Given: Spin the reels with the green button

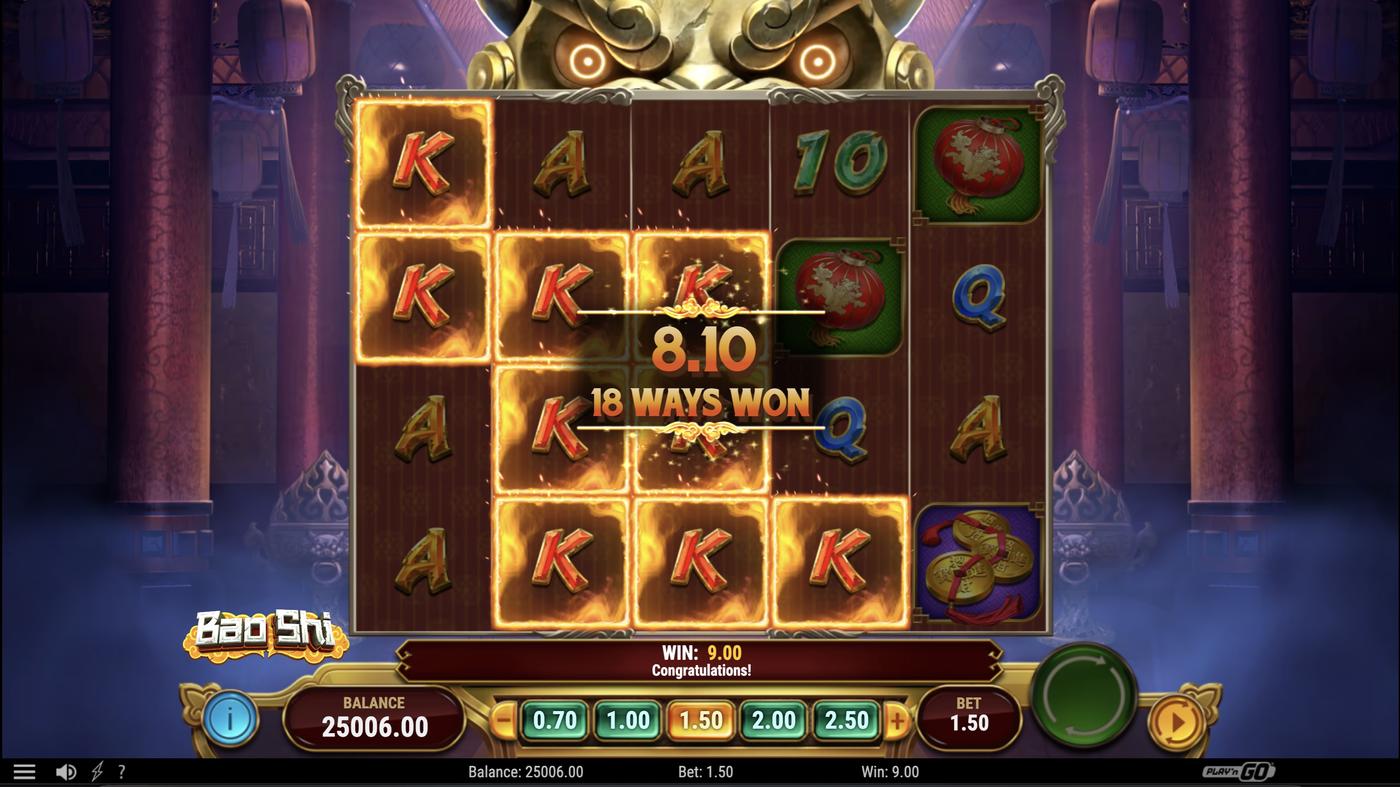Looking at the screenshot, I should click(x=1083, y=695).
